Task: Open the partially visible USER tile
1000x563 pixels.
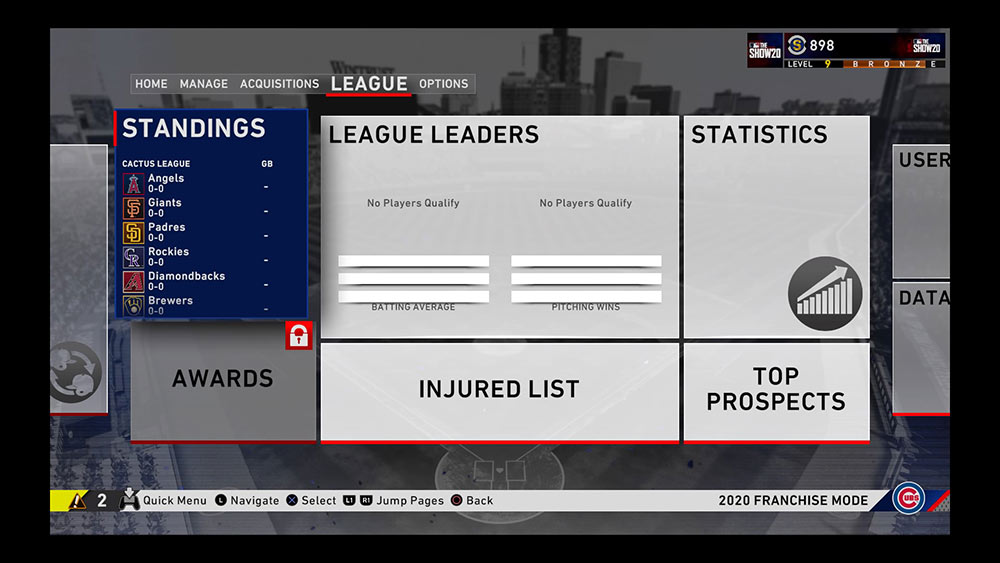Action: [x=920, y=210]
